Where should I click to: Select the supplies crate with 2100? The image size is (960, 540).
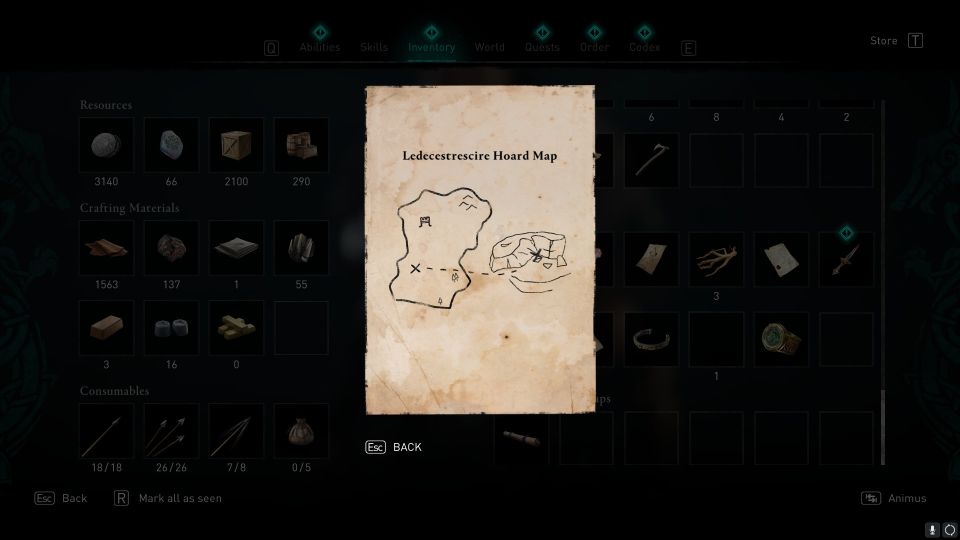tap(236, 145)
